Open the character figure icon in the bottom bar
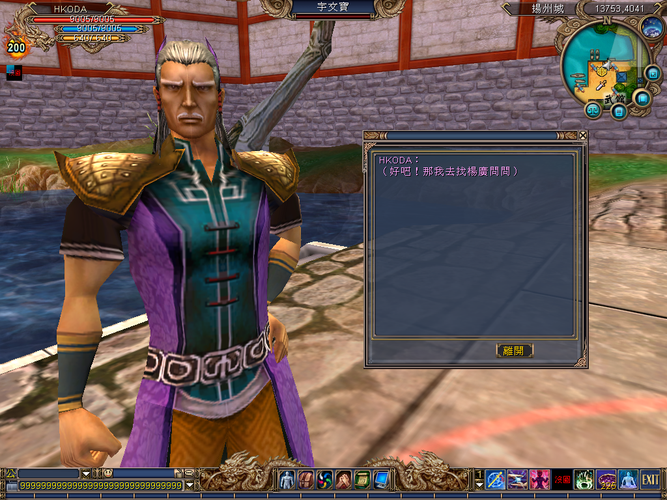The image size is (667, 500). 288,480
